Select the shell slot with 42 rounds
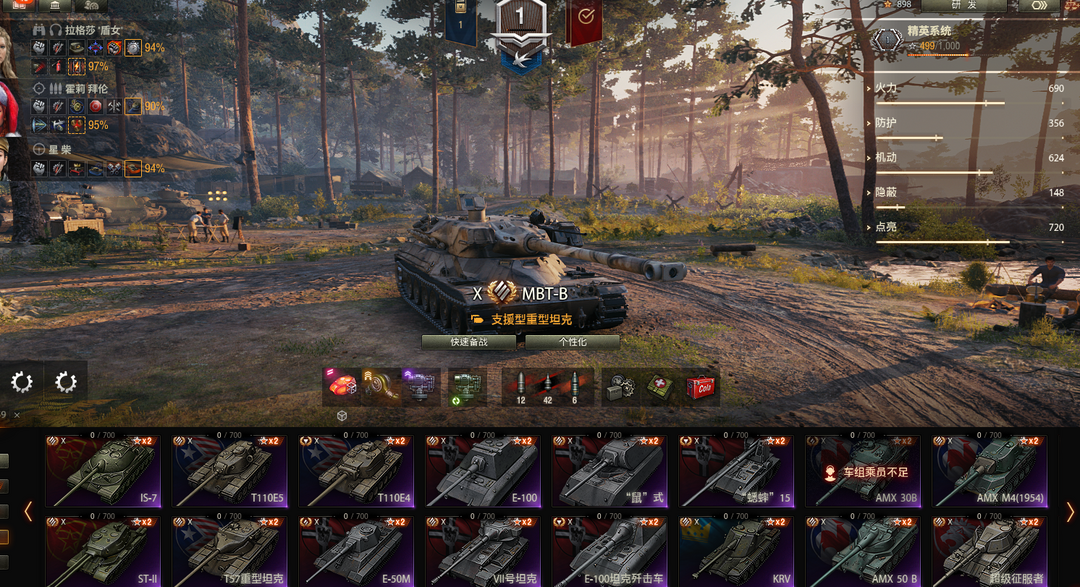Screen dimensions: 1080x587 click(x=547, y=387)
